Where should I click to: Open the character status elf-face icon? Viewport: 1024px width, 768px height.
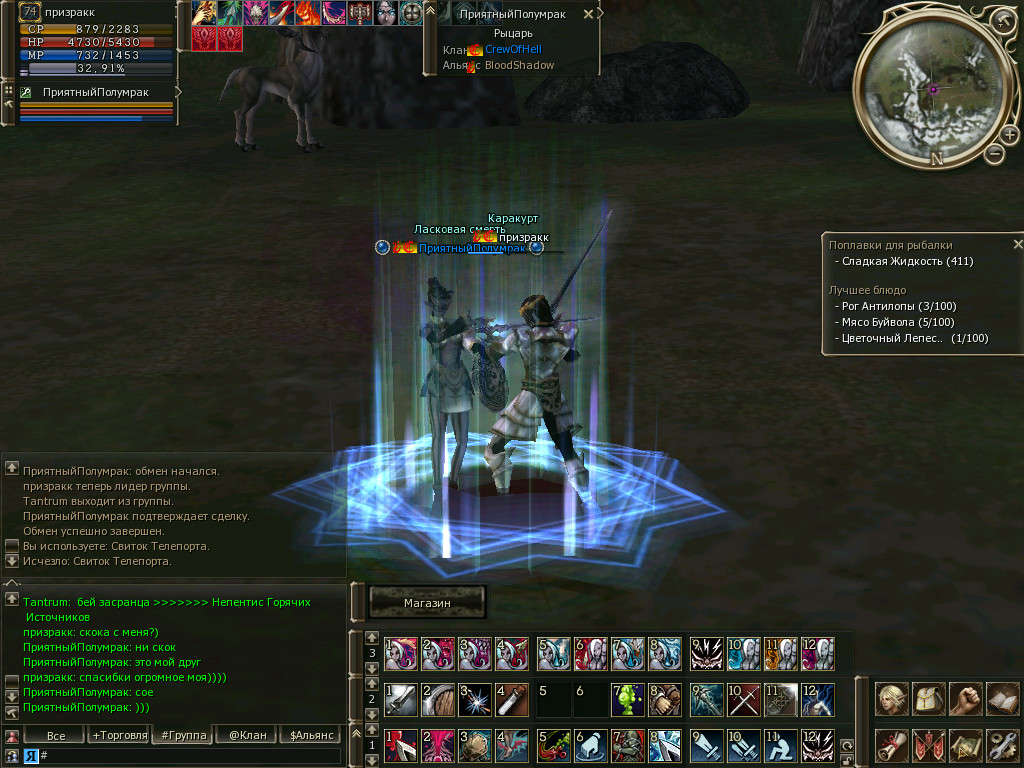[892, 698]
